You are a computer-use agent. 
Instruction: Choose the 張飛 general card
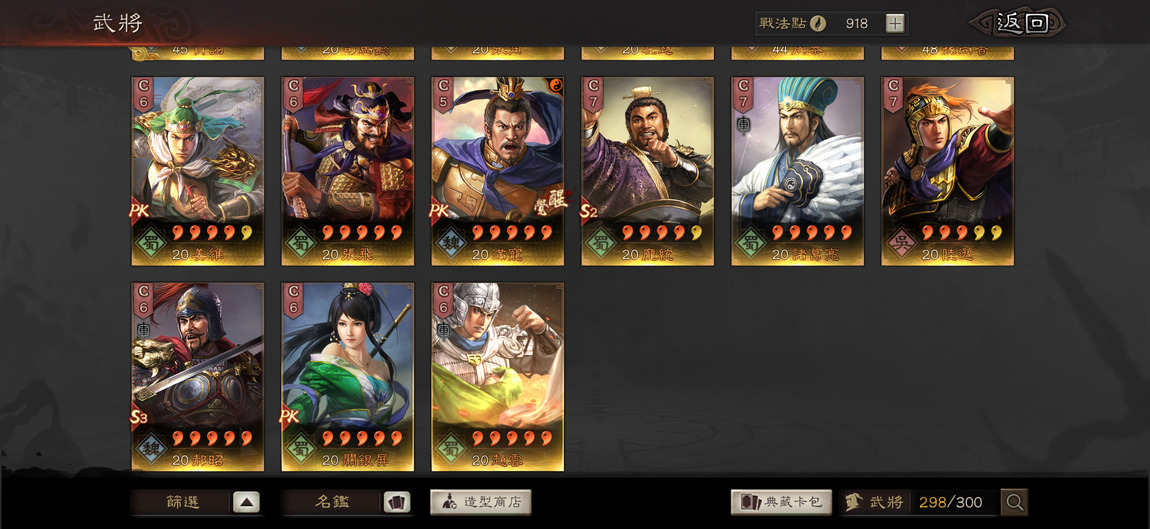[348, 171]
